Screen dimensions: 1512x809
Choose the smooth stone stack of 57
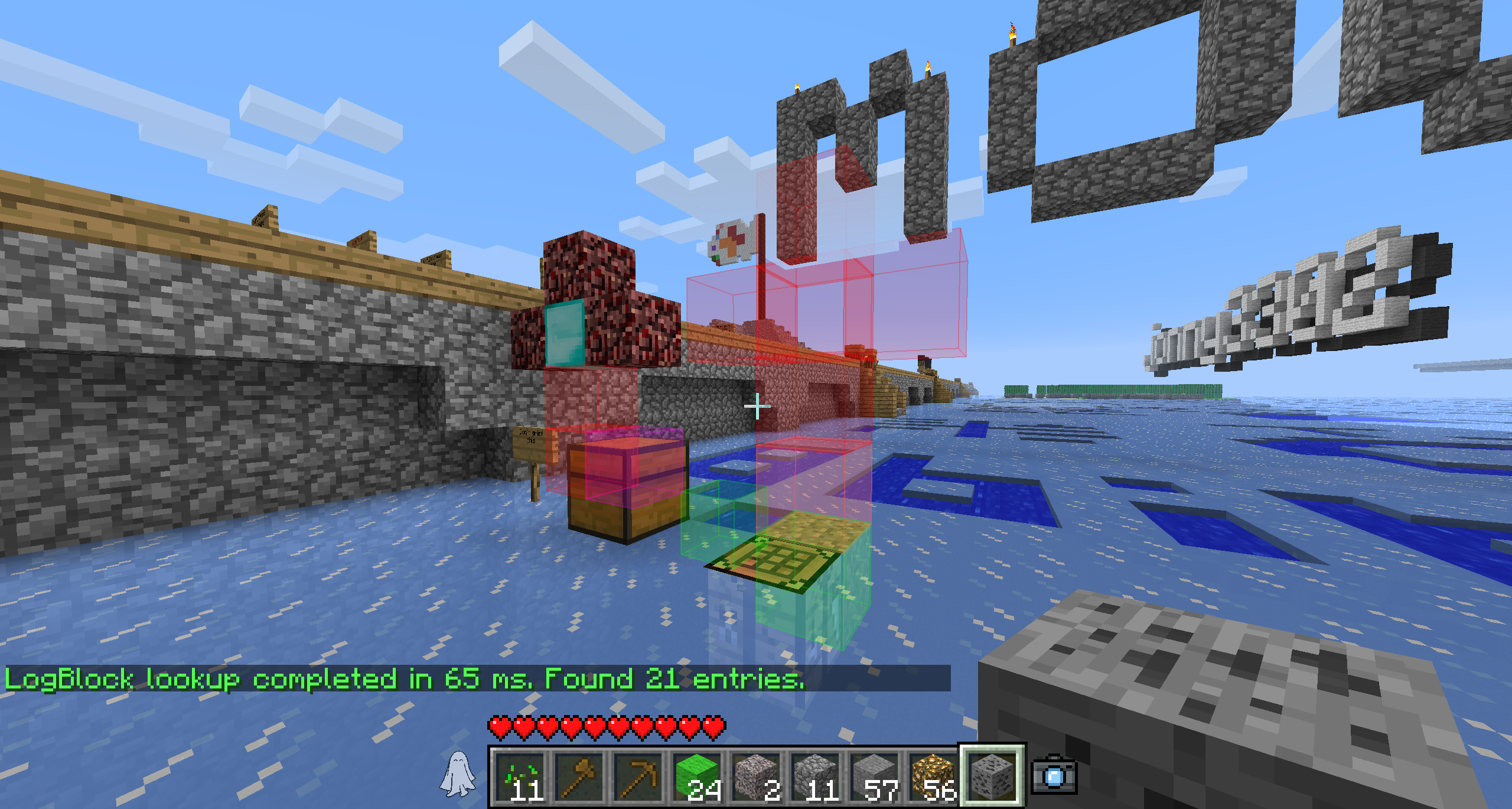coord(875,776)
